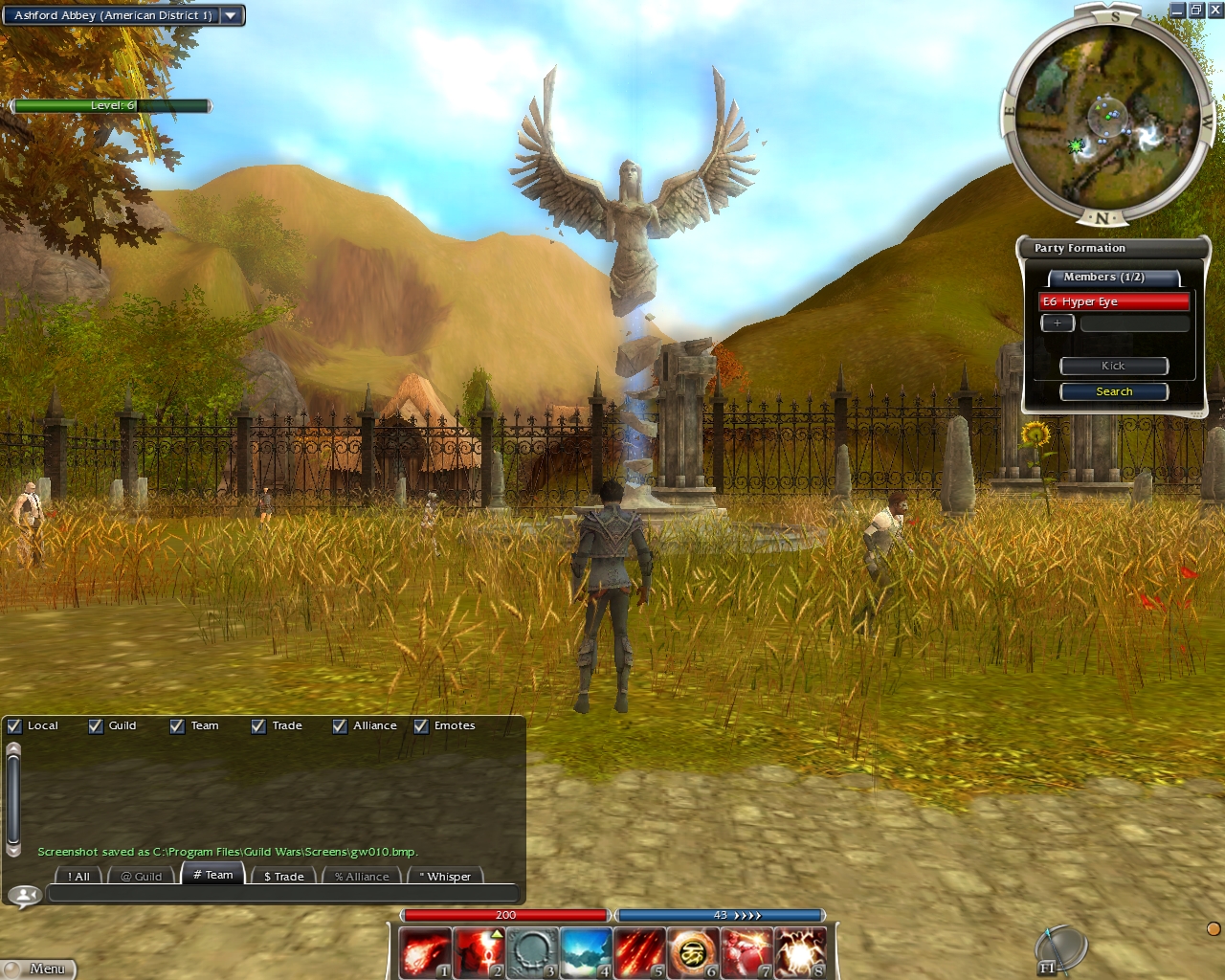This screenshot has height=980, width=1225.
Task: Switch to the All chat channel tab
Action: point(78,876)
